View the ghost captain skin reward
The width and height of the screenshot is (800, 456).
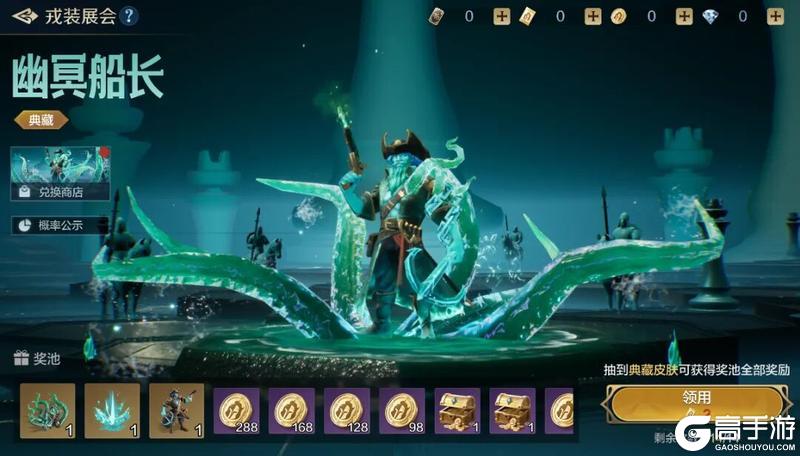tap(176, 411)
